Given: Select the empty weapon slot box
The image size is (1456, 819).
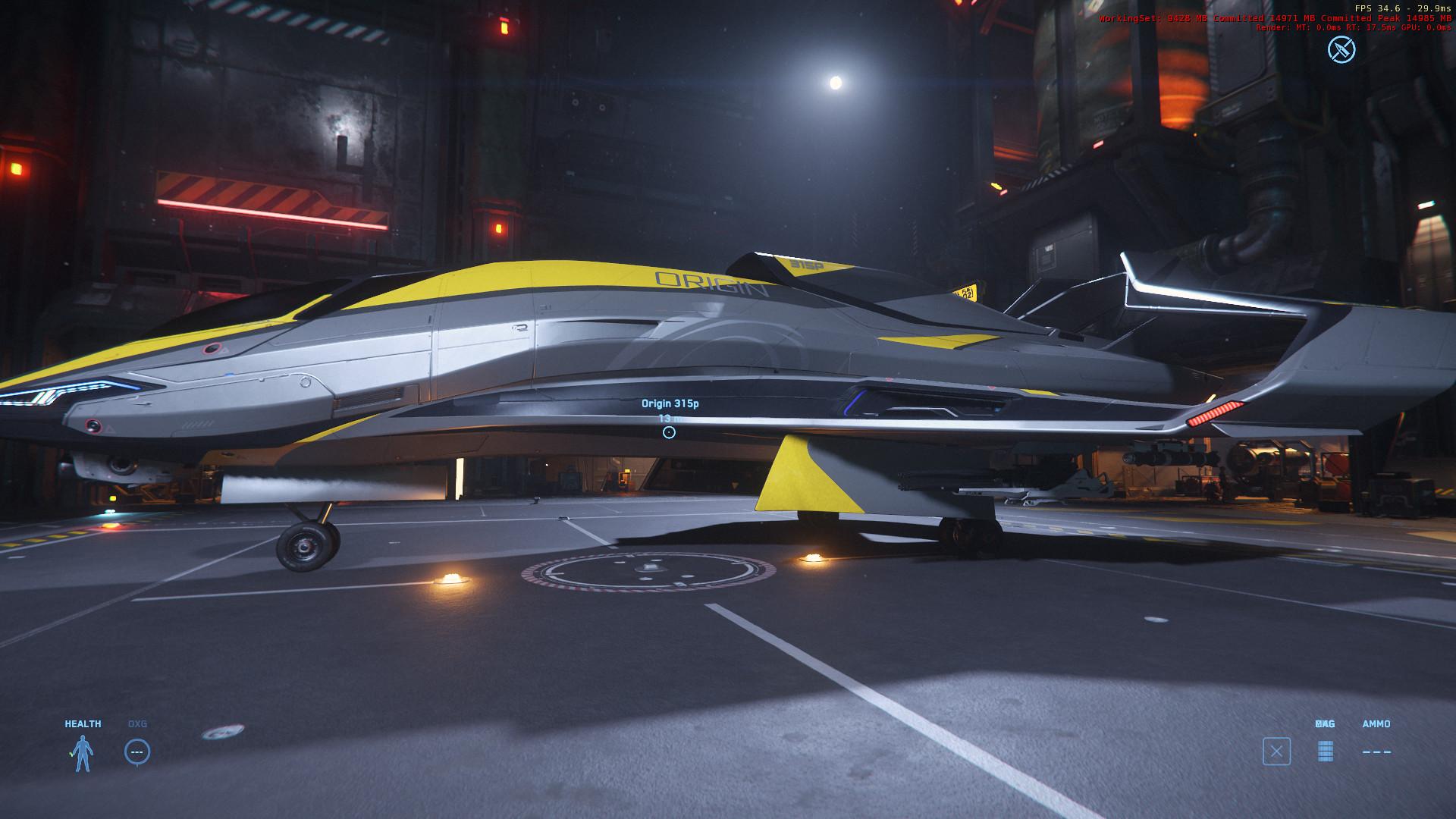Looking at the screenshot, I should (x=1276, y=752).
